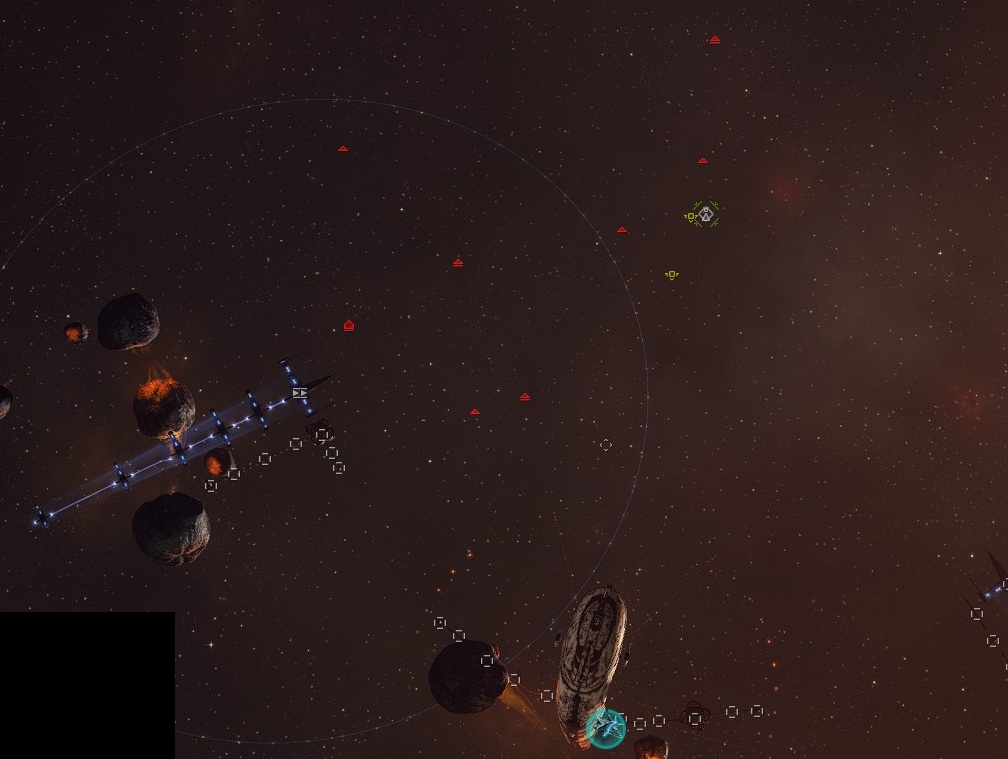
Task: Select the lone yellow drone bracket
Action: click(672, 275)
